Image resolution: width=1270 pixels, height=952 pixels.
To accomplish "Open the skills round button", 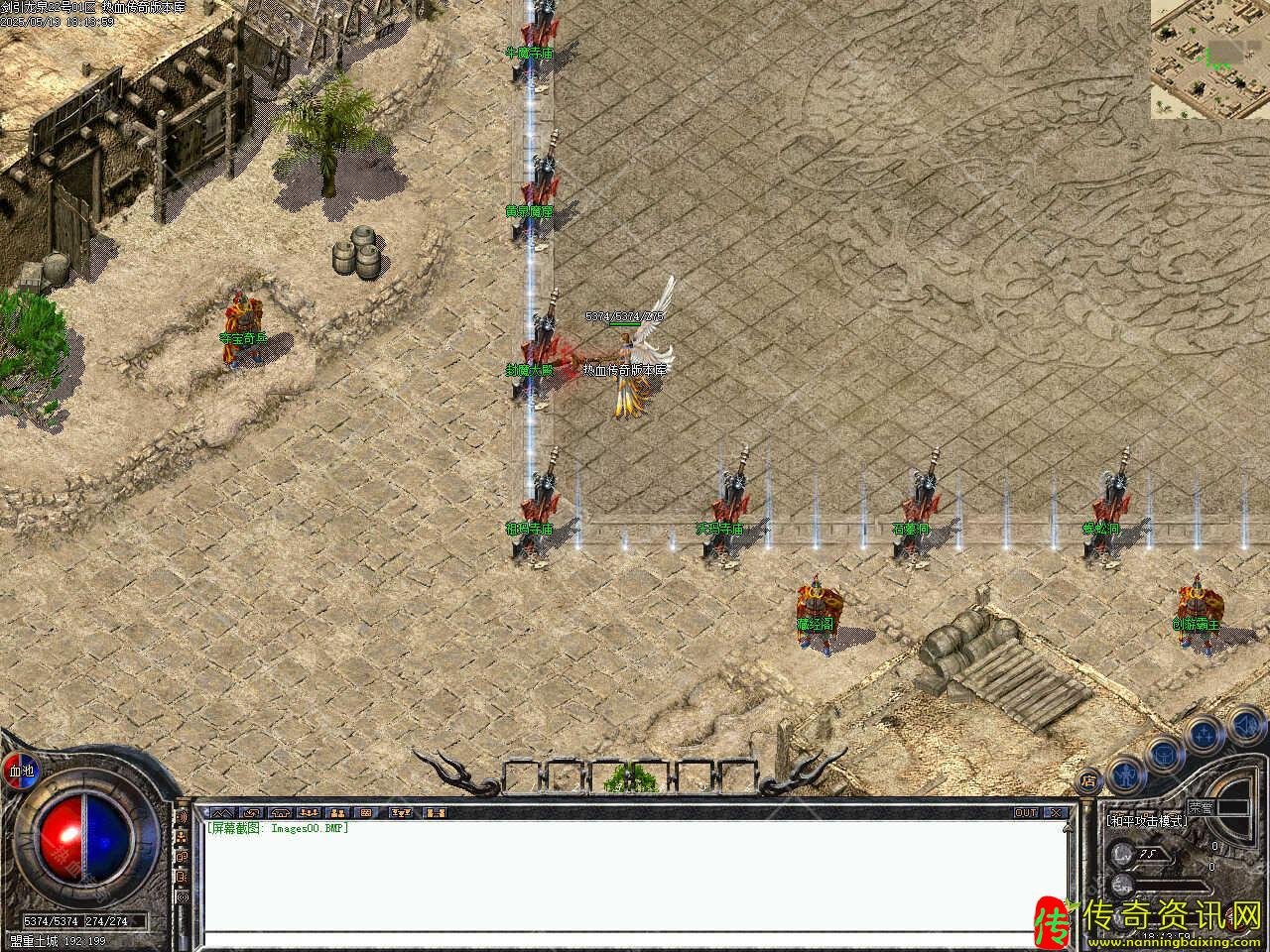I will point(1205,734).
